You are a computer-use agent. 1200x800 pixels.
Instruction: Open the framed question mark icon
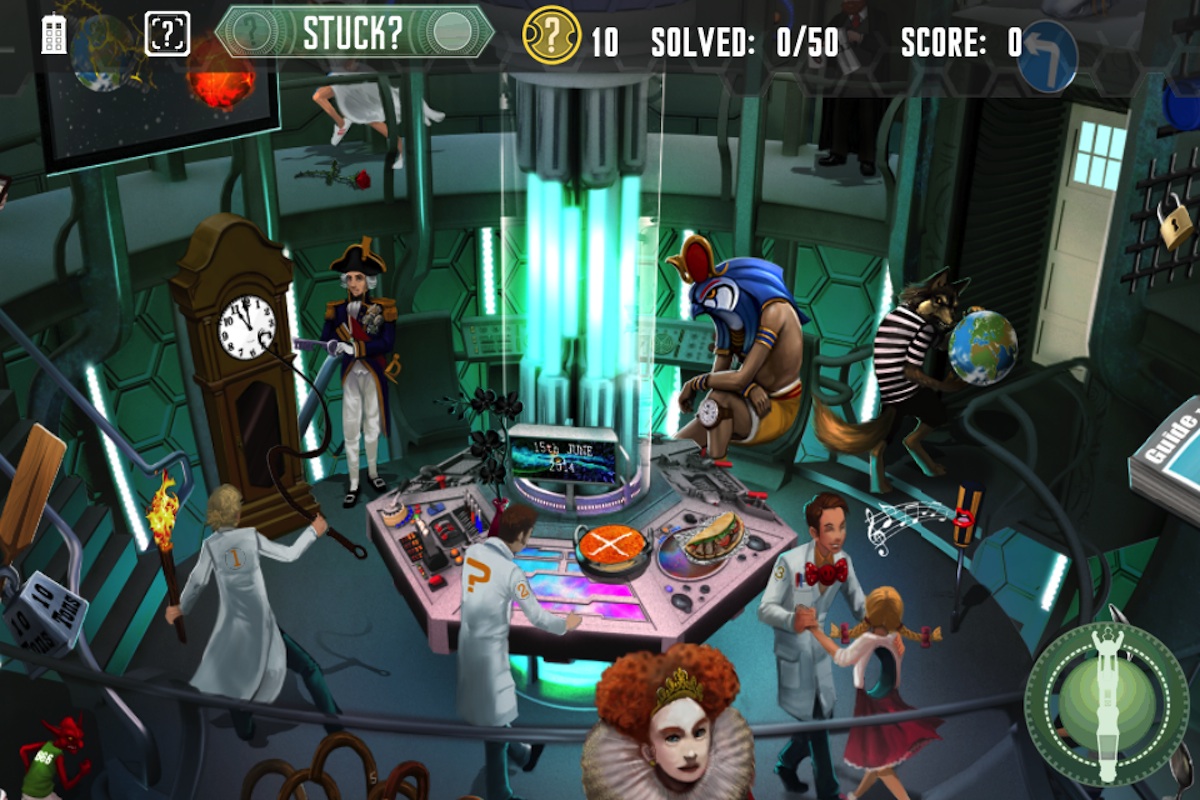pos(167,34)
